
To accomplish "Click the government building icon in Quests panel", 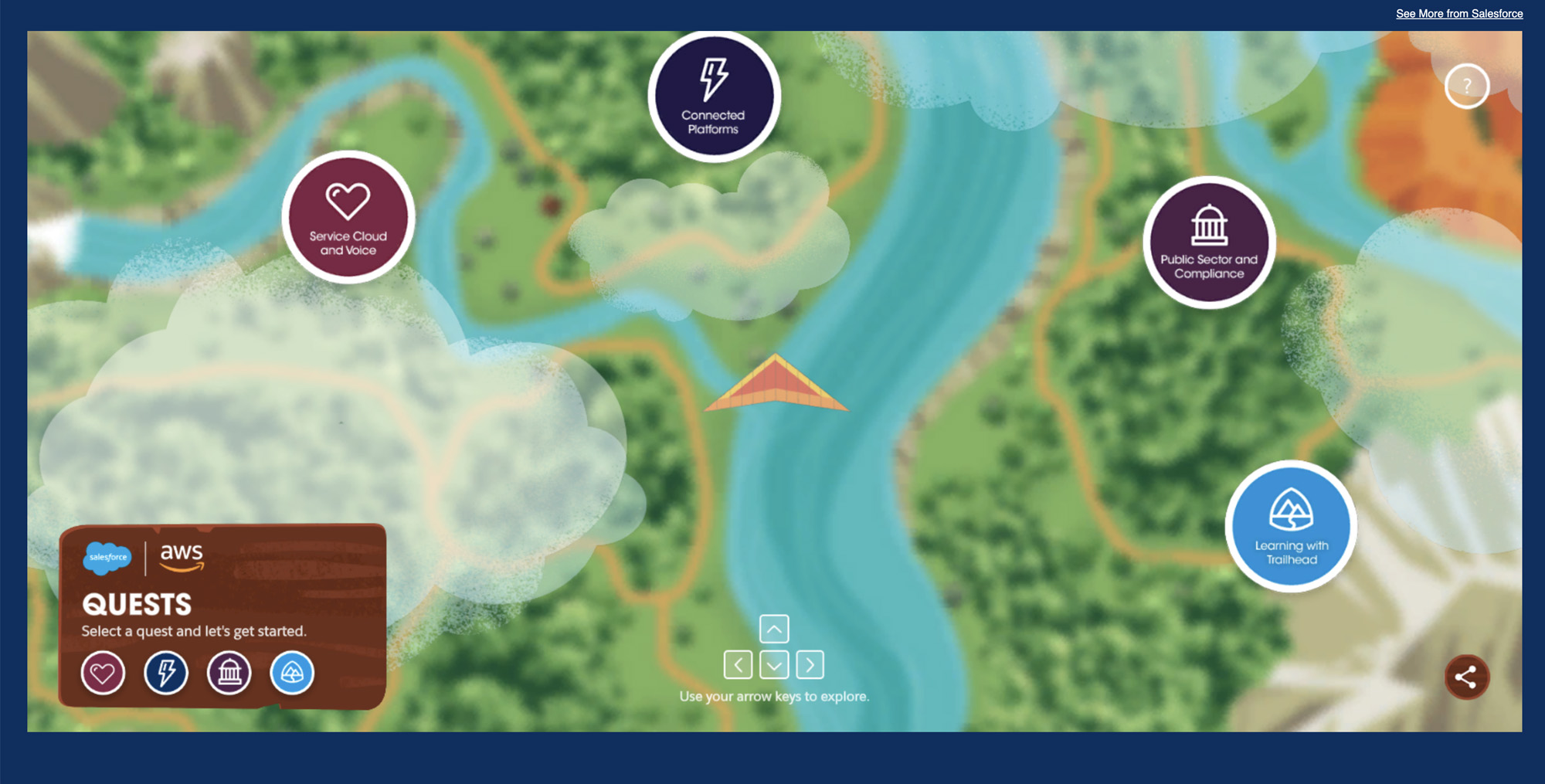I will 229,673.
